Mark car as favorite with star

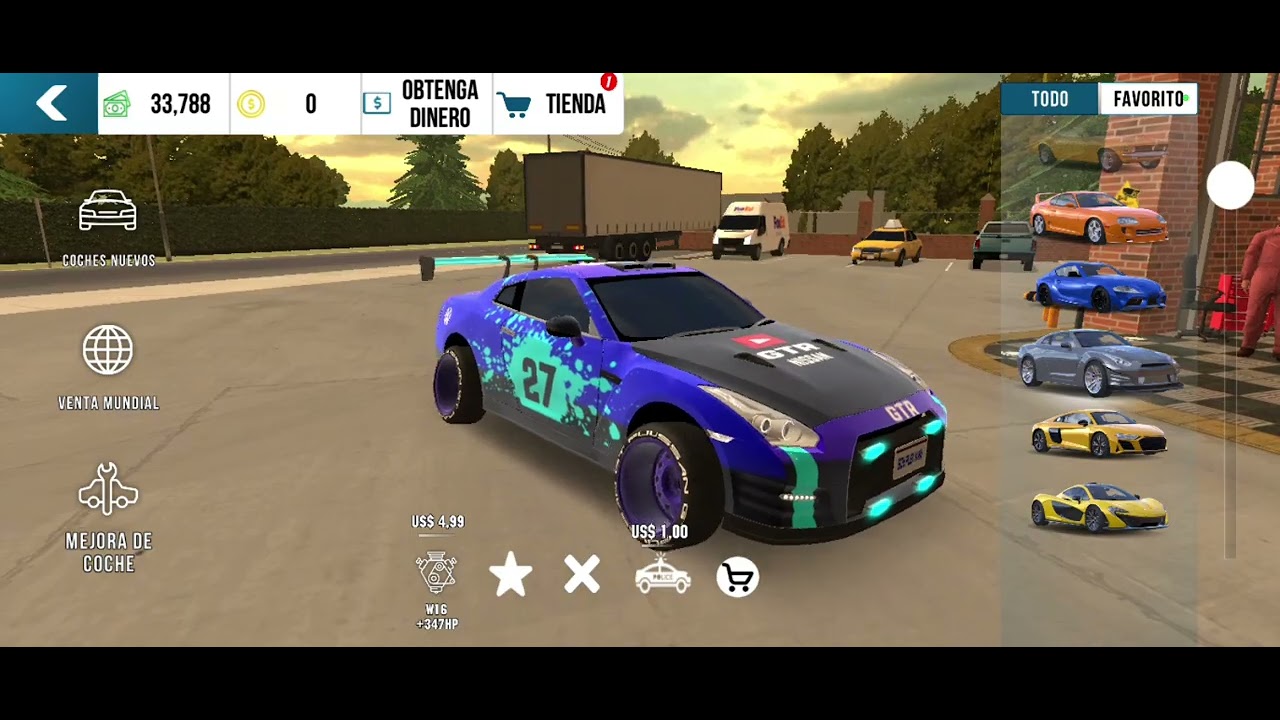[510, 577]
